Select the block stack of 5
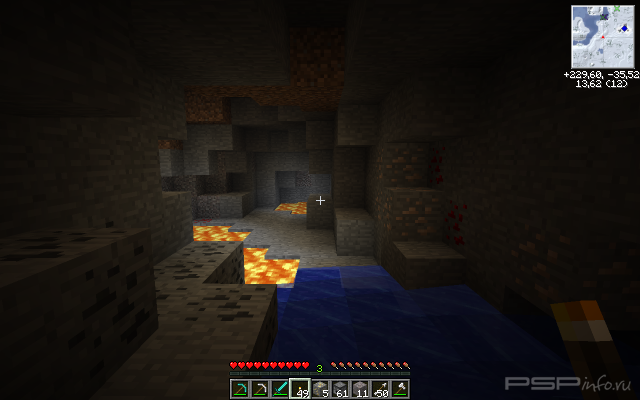Image resolution: width=640 pixels, height=400 pixels. click(320, 388)
